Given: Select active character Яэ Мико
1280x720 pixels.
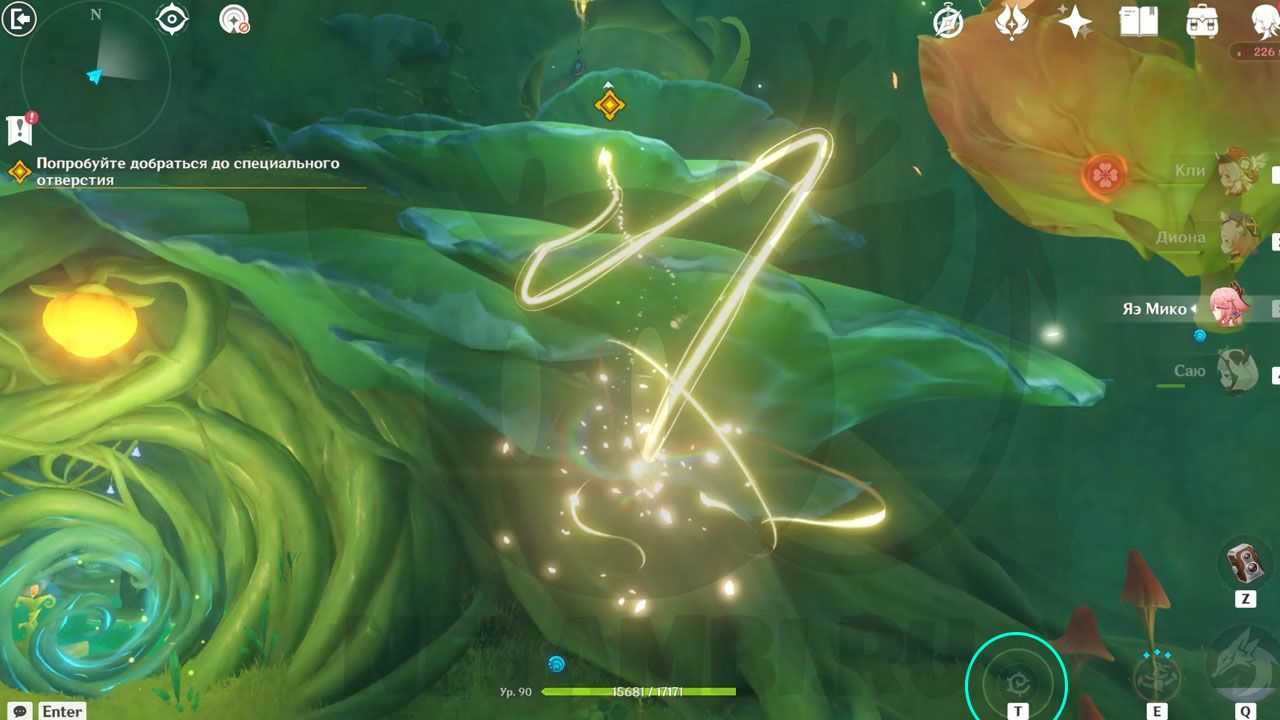Looking at the screenshot, I should [x=1228, y=307].
